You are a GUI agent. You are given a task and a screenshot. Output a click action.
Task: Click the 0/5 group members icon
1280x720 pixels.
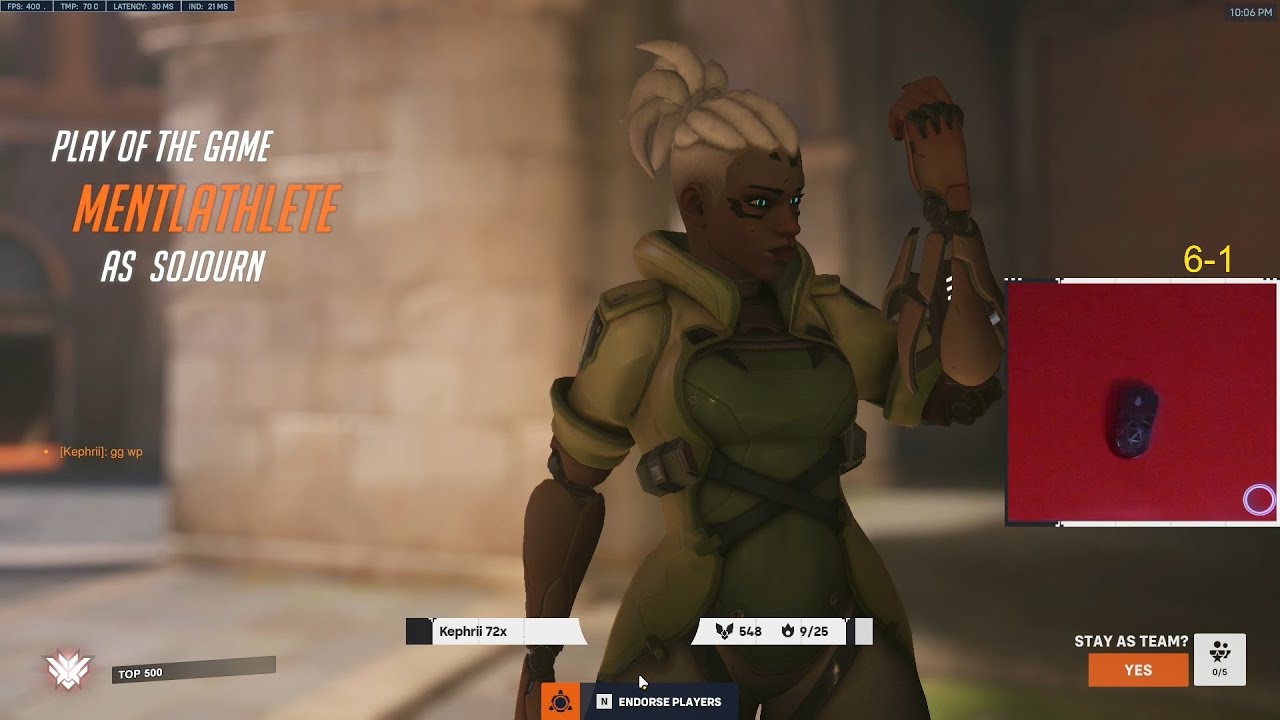click(1218, 657)
